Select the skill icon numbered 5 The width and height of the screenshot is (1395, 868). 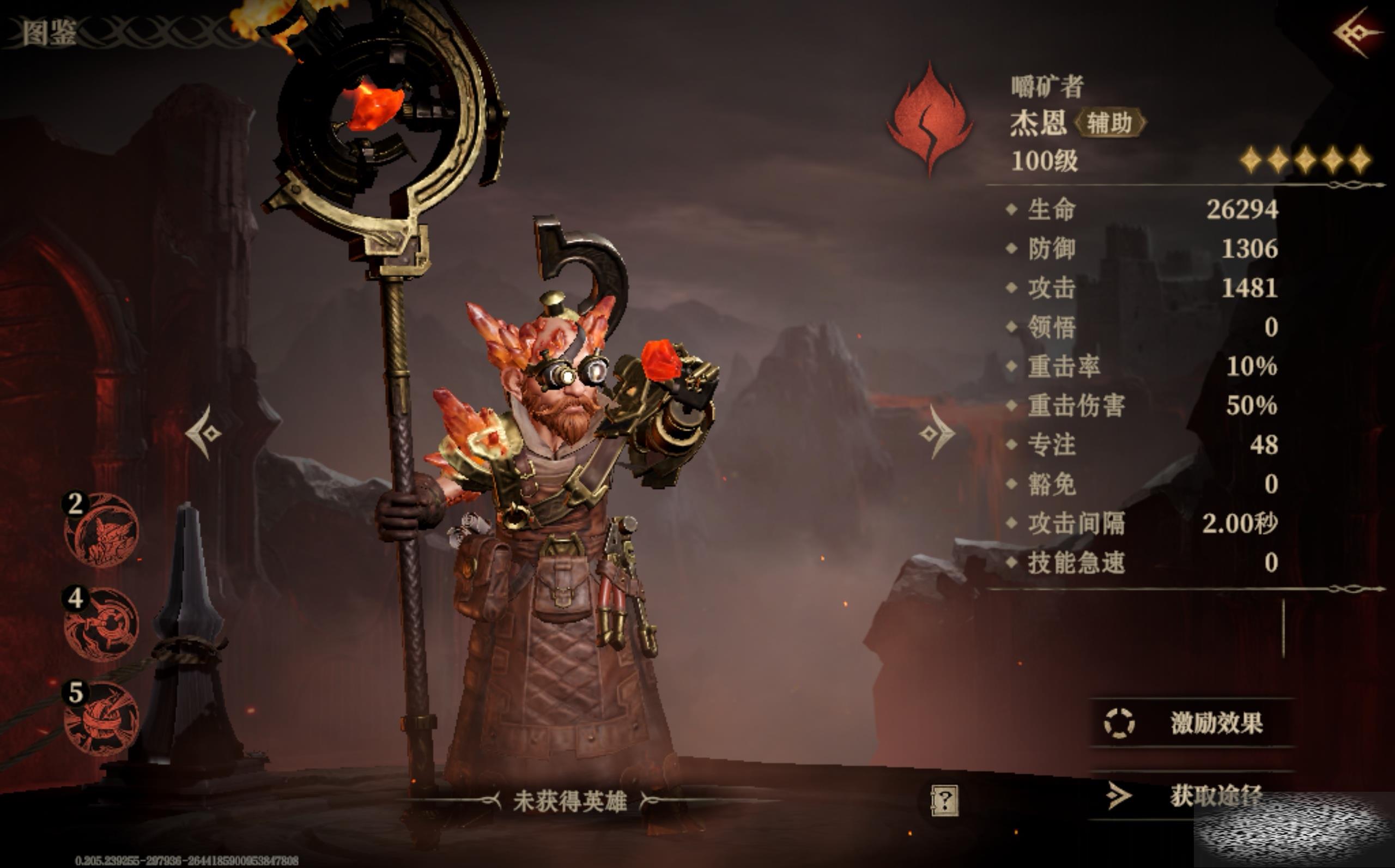click(x=101, y=718)
